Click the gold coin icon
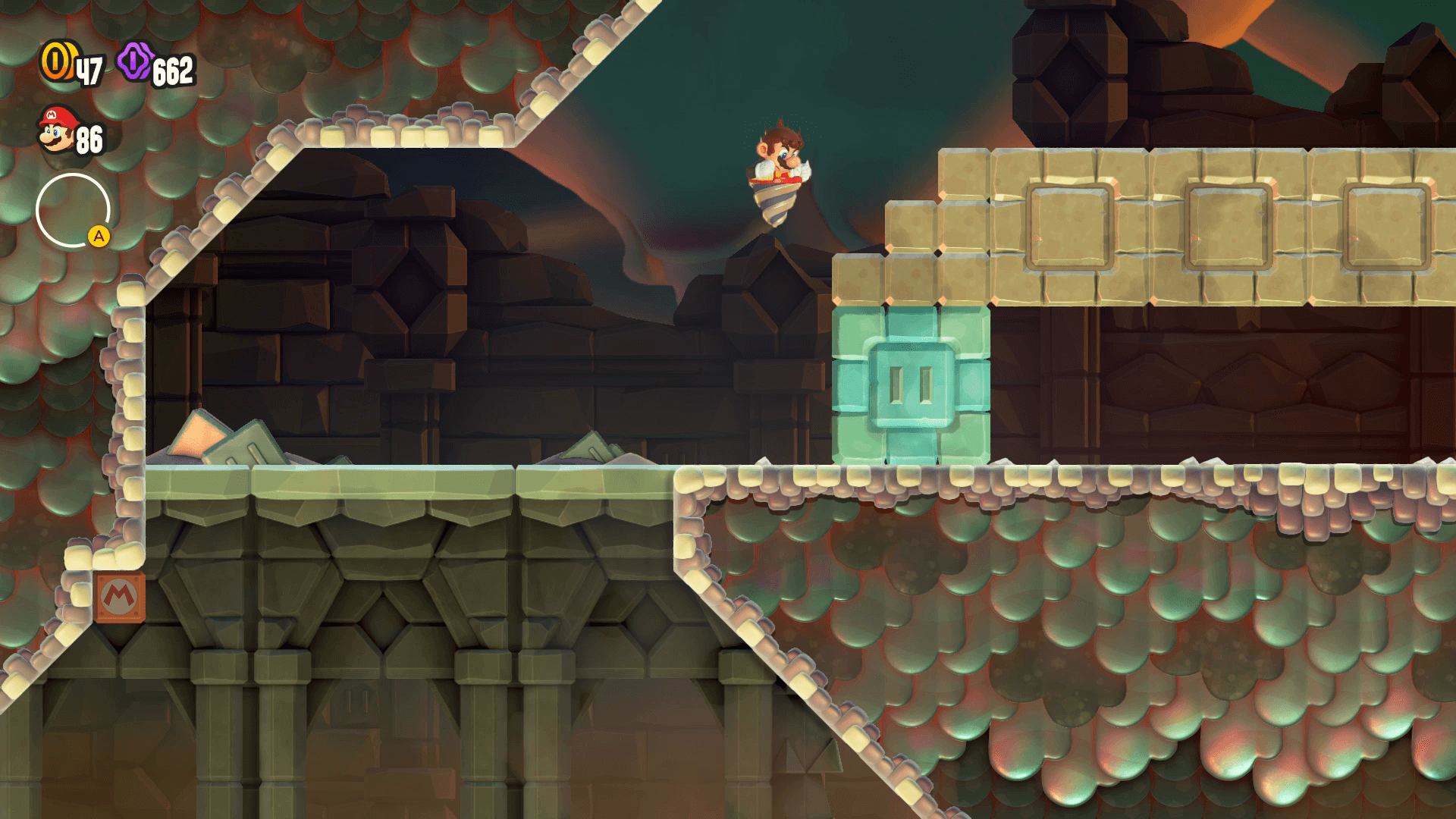The image size is (1456, 819). (57, 61)
